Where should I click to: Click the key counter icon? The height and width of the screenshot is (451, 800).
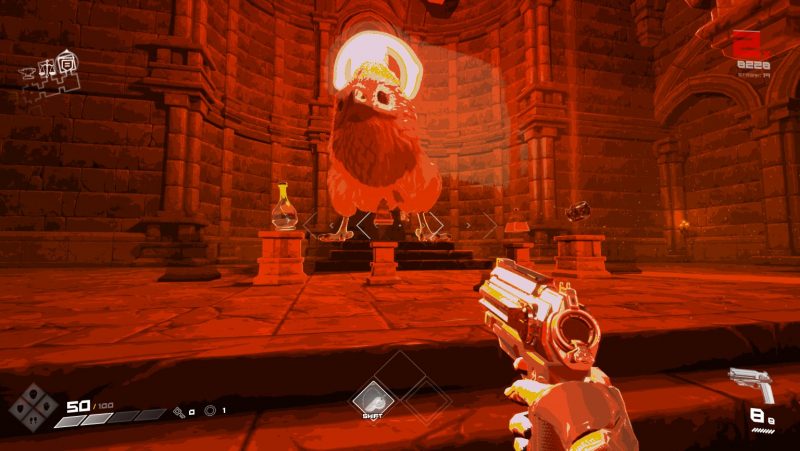[x=178, y=410]
